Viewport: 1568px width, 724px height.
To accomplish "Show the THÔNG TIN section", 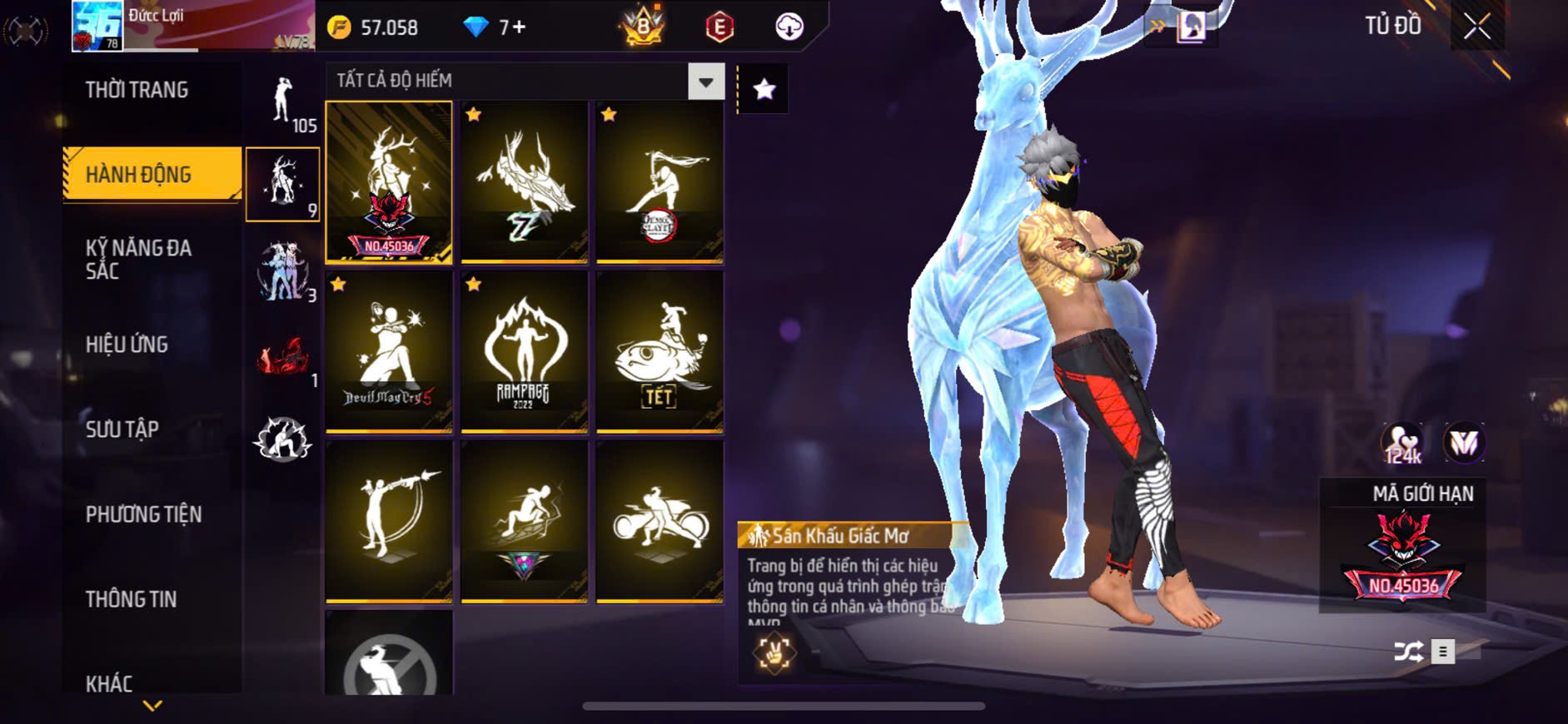I will click(x=131, y=599).
